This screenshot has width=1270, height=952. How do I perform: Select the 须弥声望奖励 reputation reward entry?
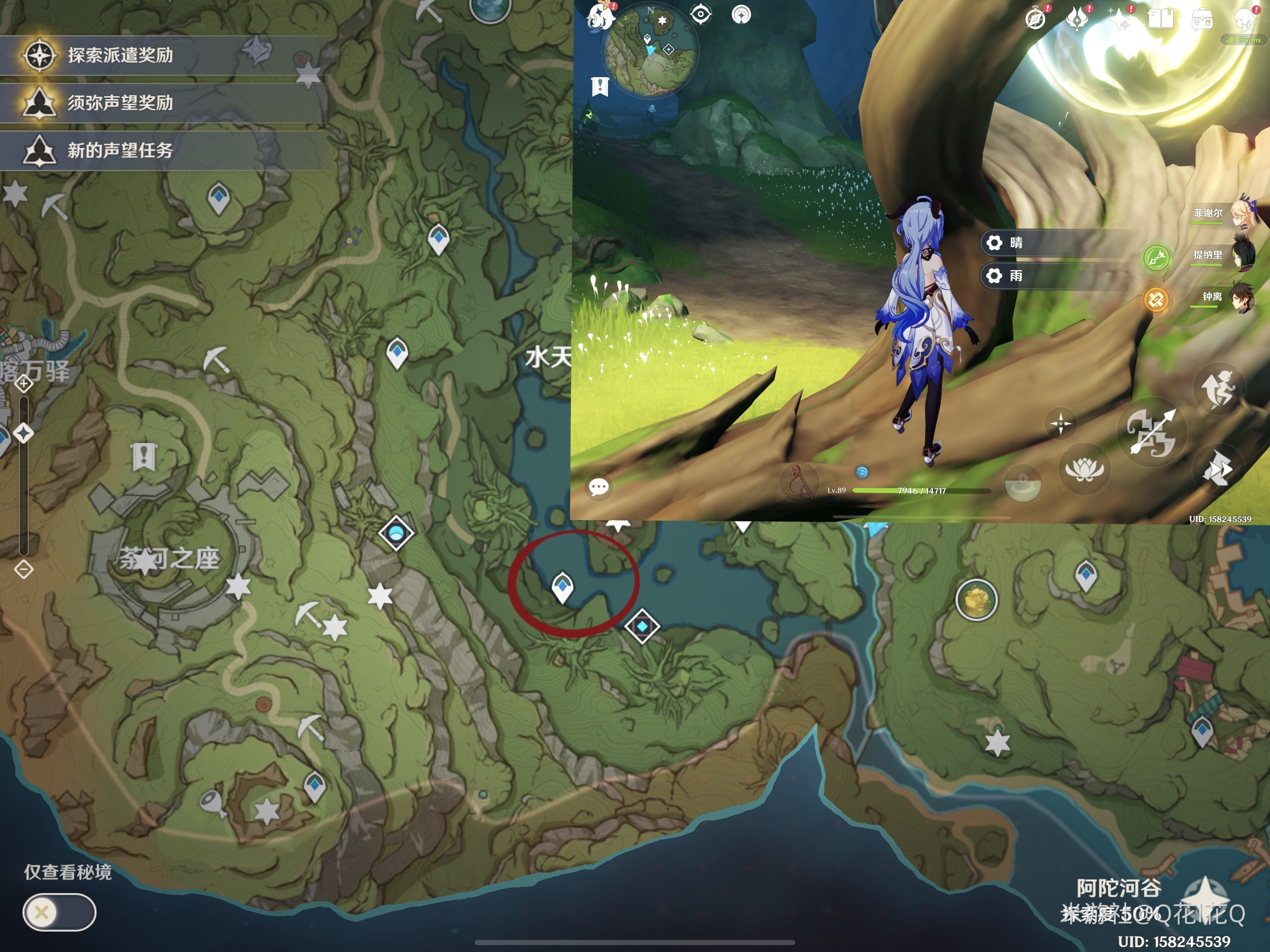coord(120,103)
